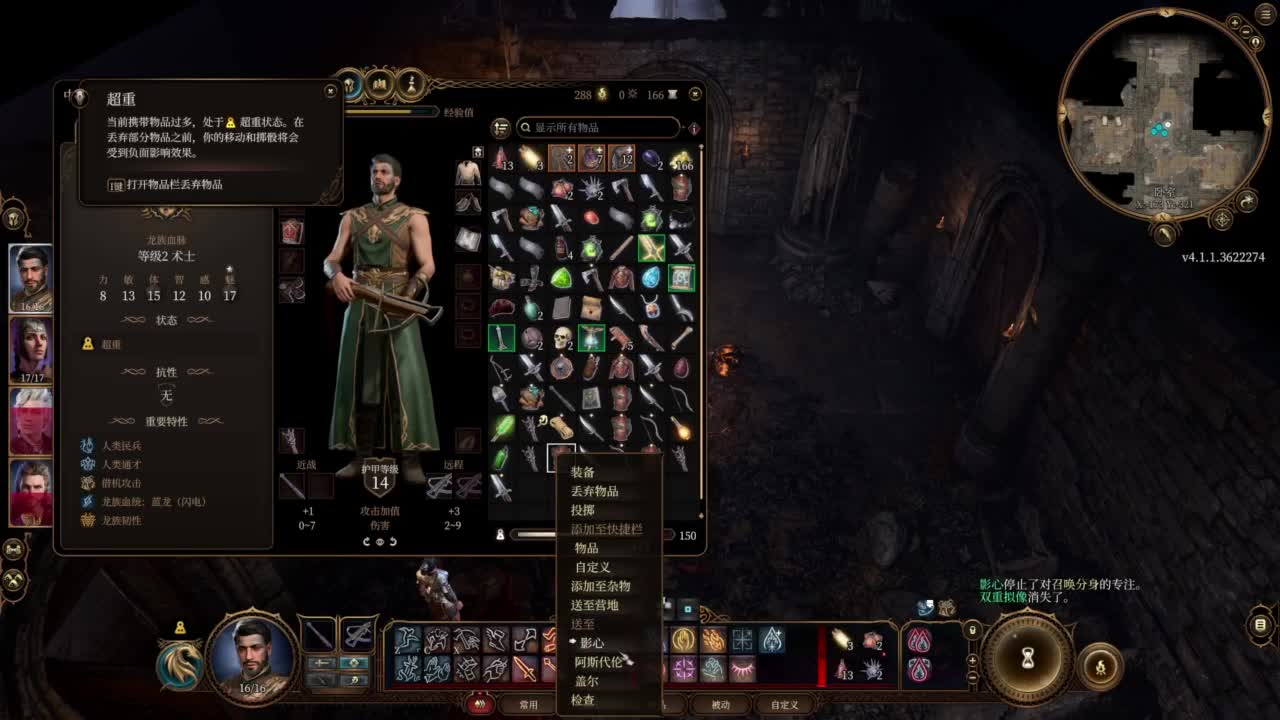Choose 投掷 to throw the item
The height and width of the screenshot is (720, 1280).
583,510
